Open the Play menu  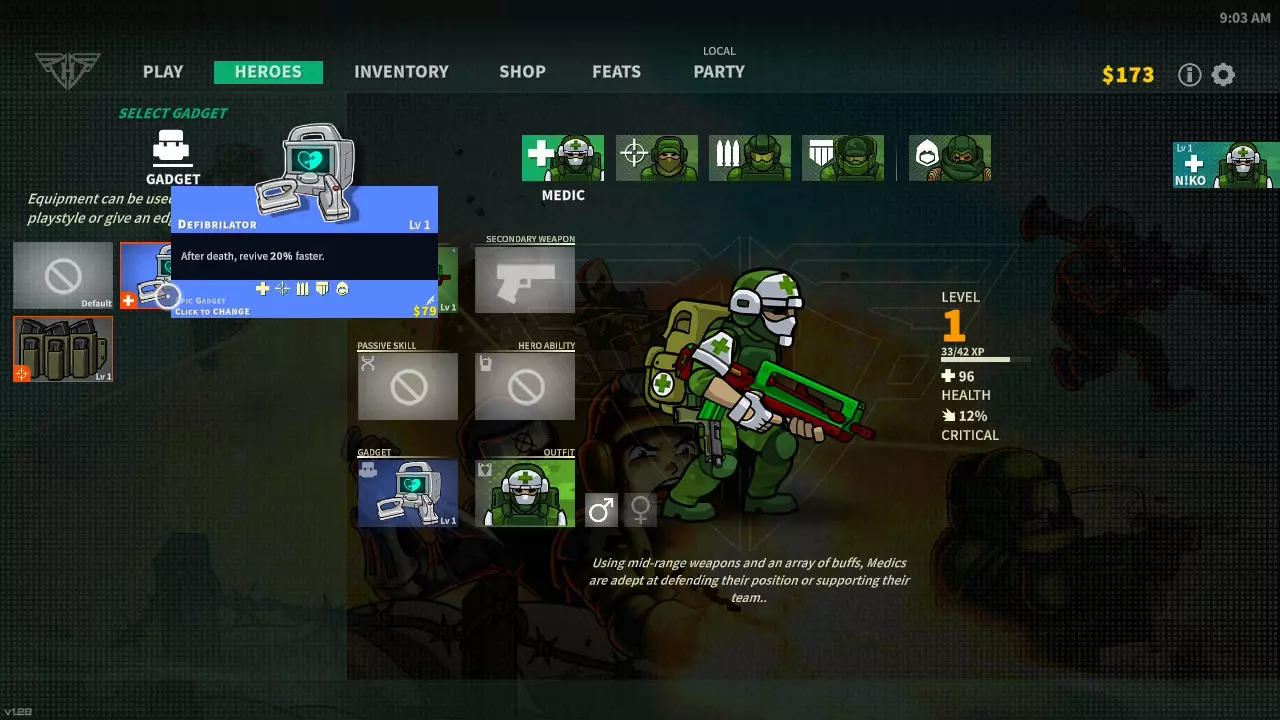click(163, 72)
